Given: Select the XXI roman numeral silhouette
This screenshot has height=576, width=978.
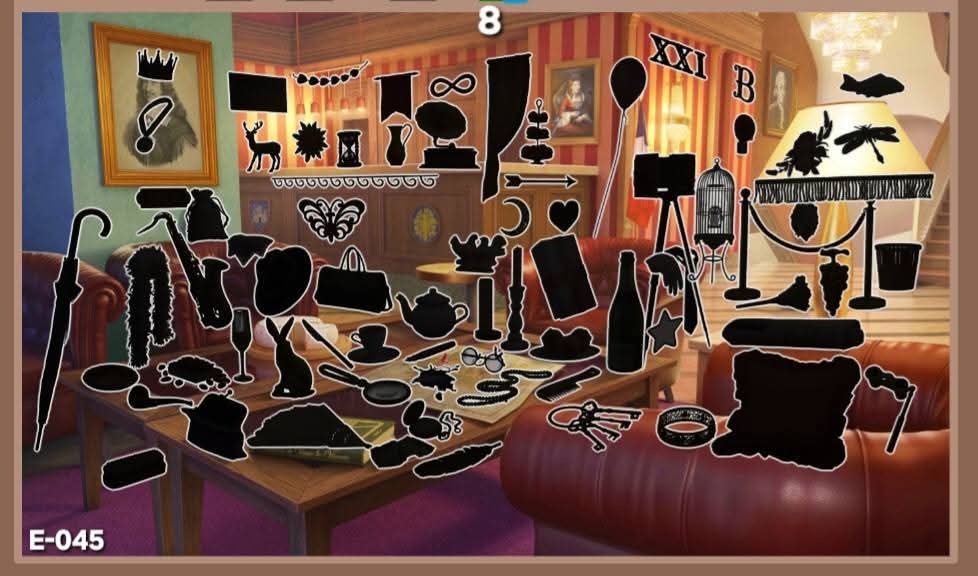Looking at the screenshot, I should coord(678,56).
